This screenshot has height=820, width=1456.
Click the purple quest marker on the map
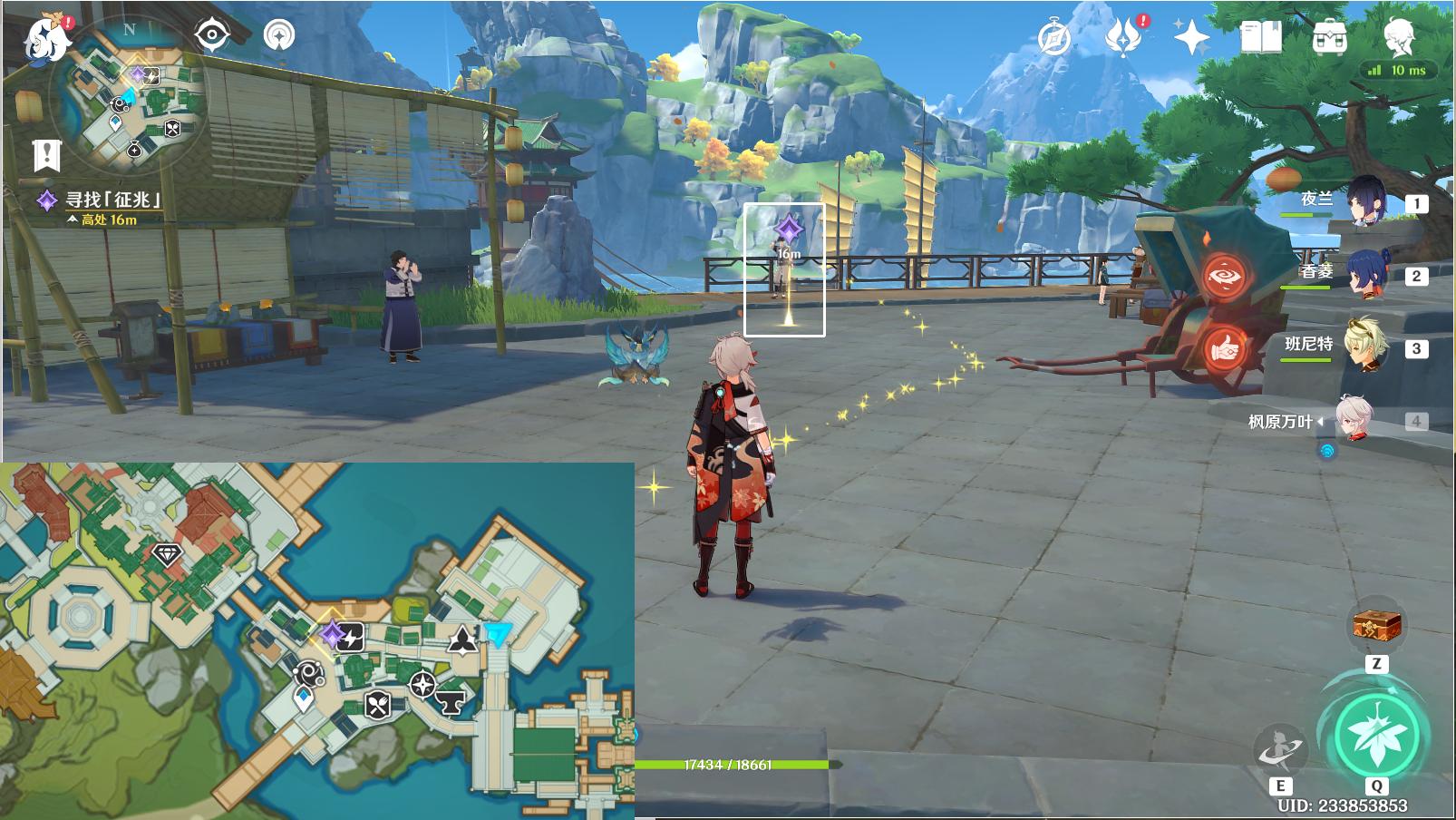pos(333,633)
